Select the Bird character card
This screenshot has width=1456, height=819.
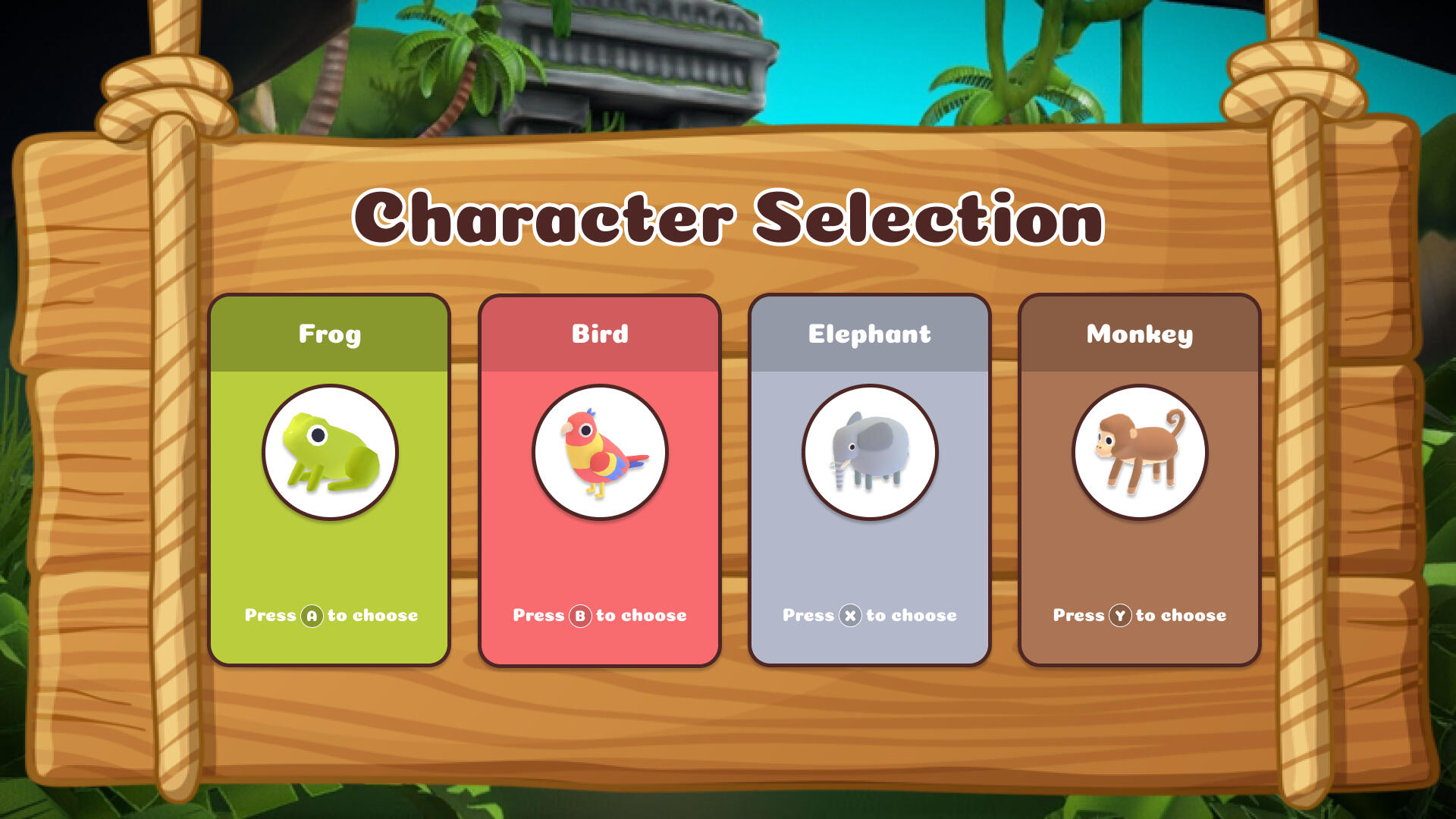(599, 480)
